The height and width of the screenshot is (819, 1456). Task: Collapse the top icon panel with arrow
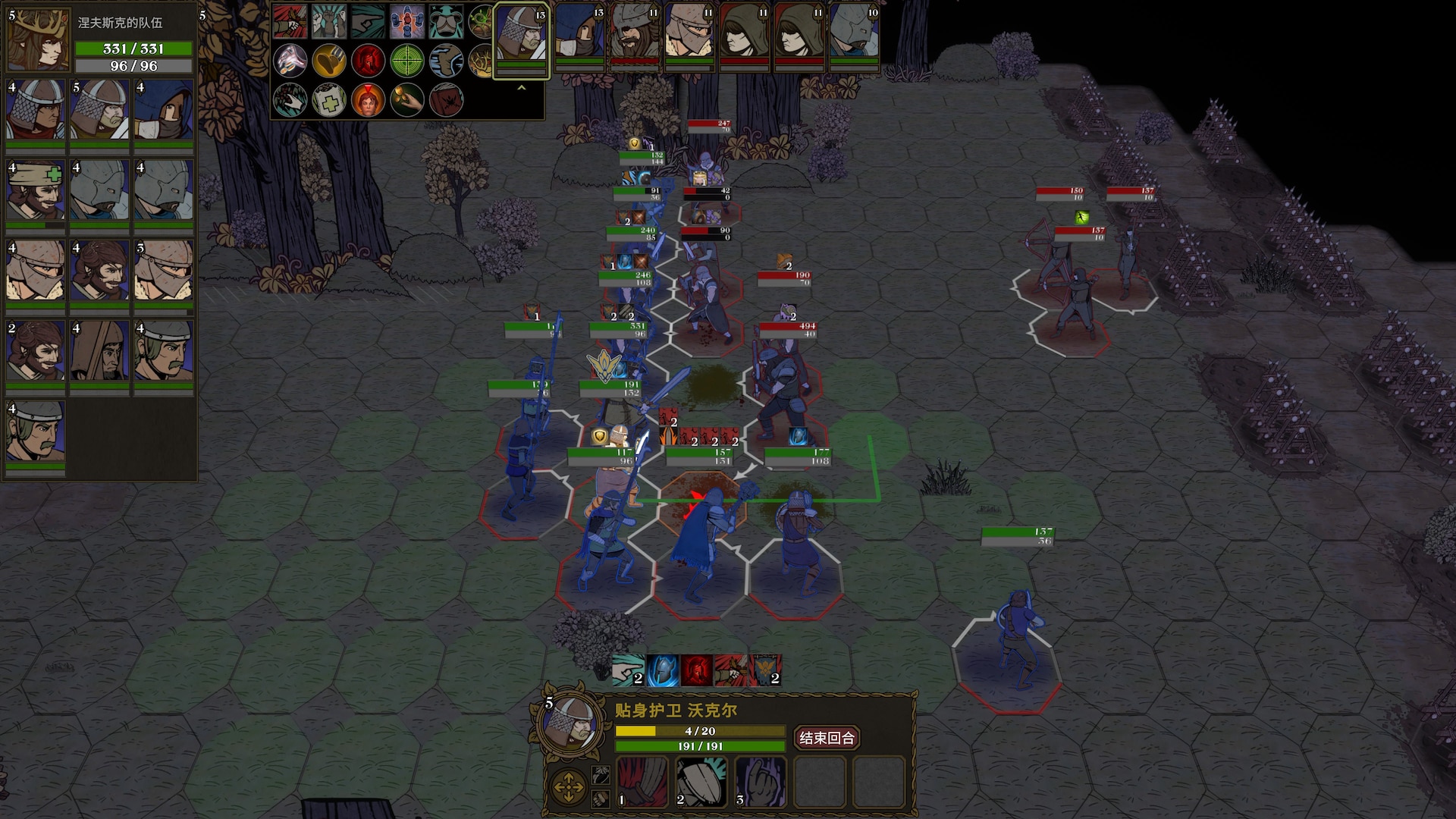point(521,89)
